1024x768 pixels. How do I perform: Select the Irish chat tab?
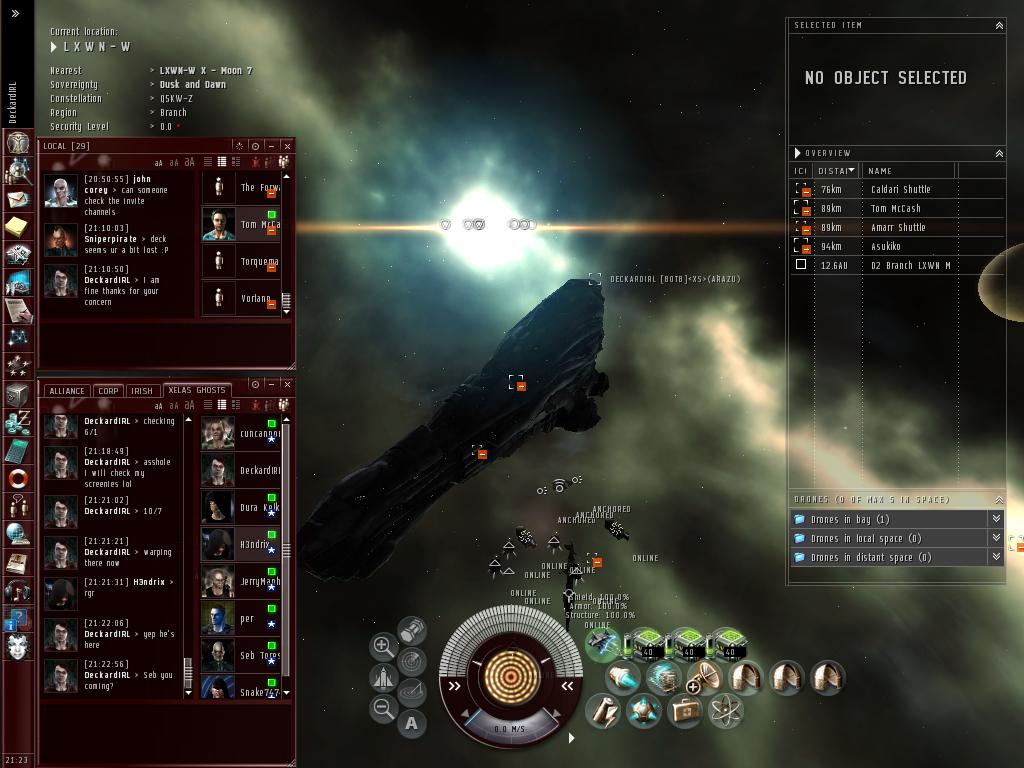(x=142, y=391)
